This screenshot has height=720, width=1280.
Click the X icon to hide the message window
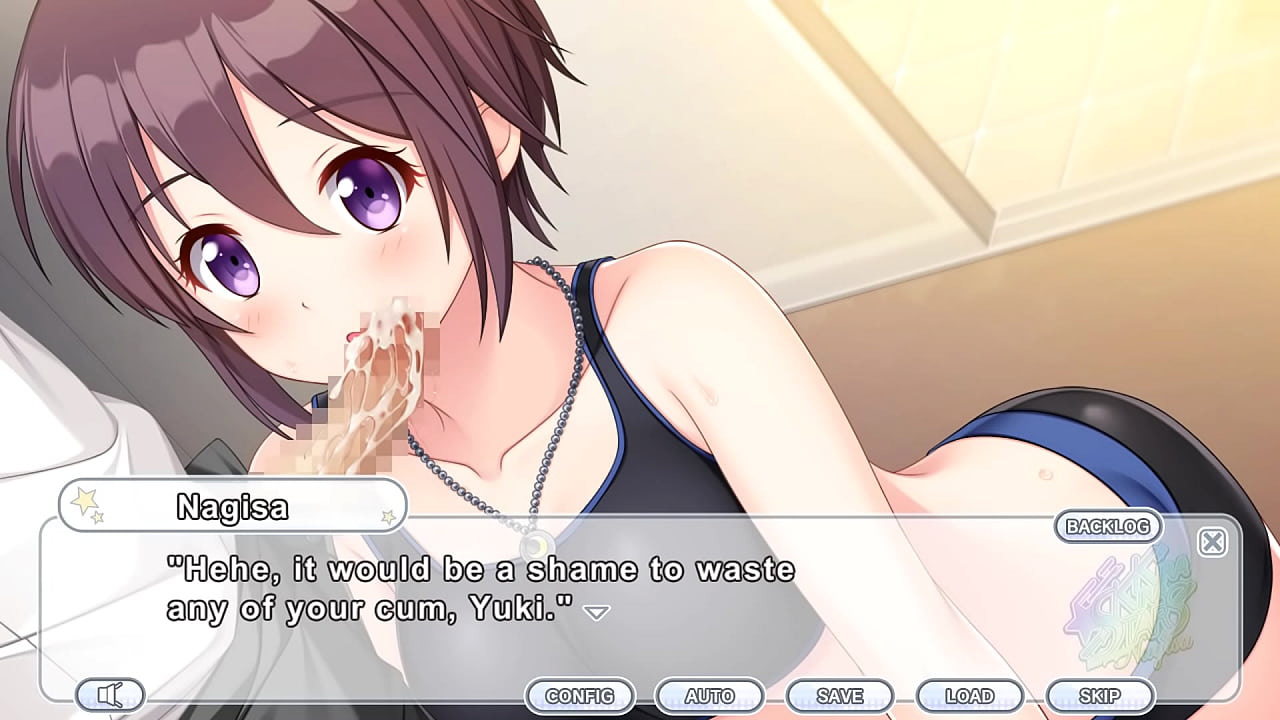(x=1213, y=541)
